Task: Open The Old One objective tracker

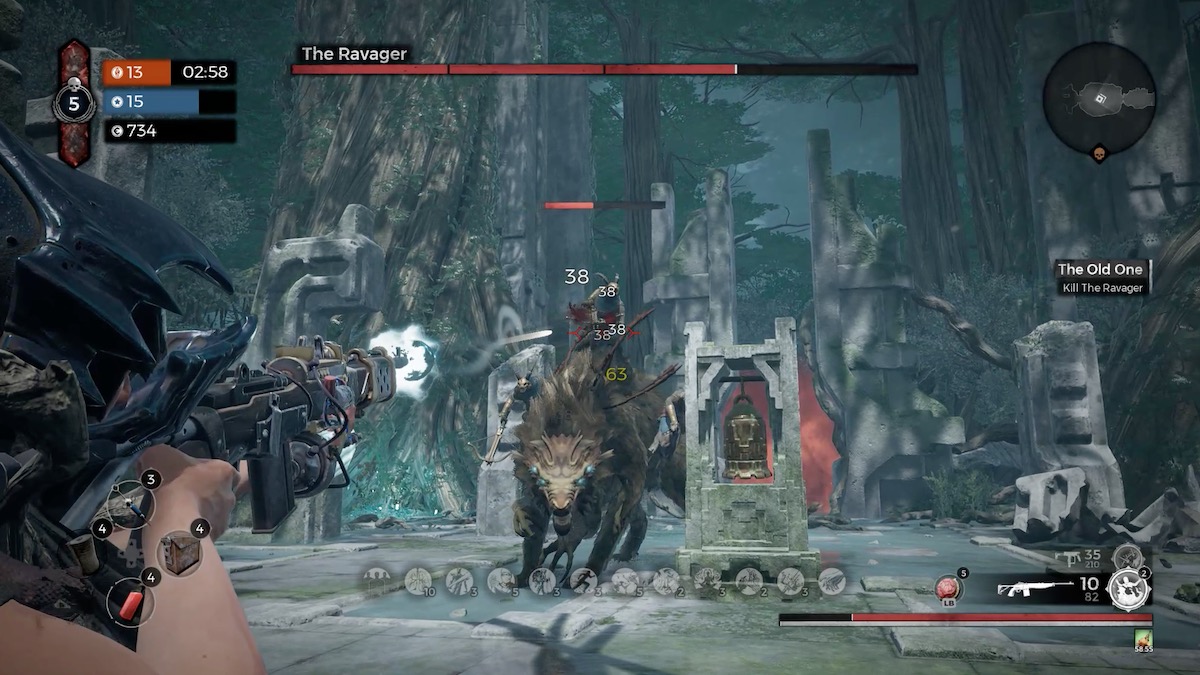Action: [1102, 277]
